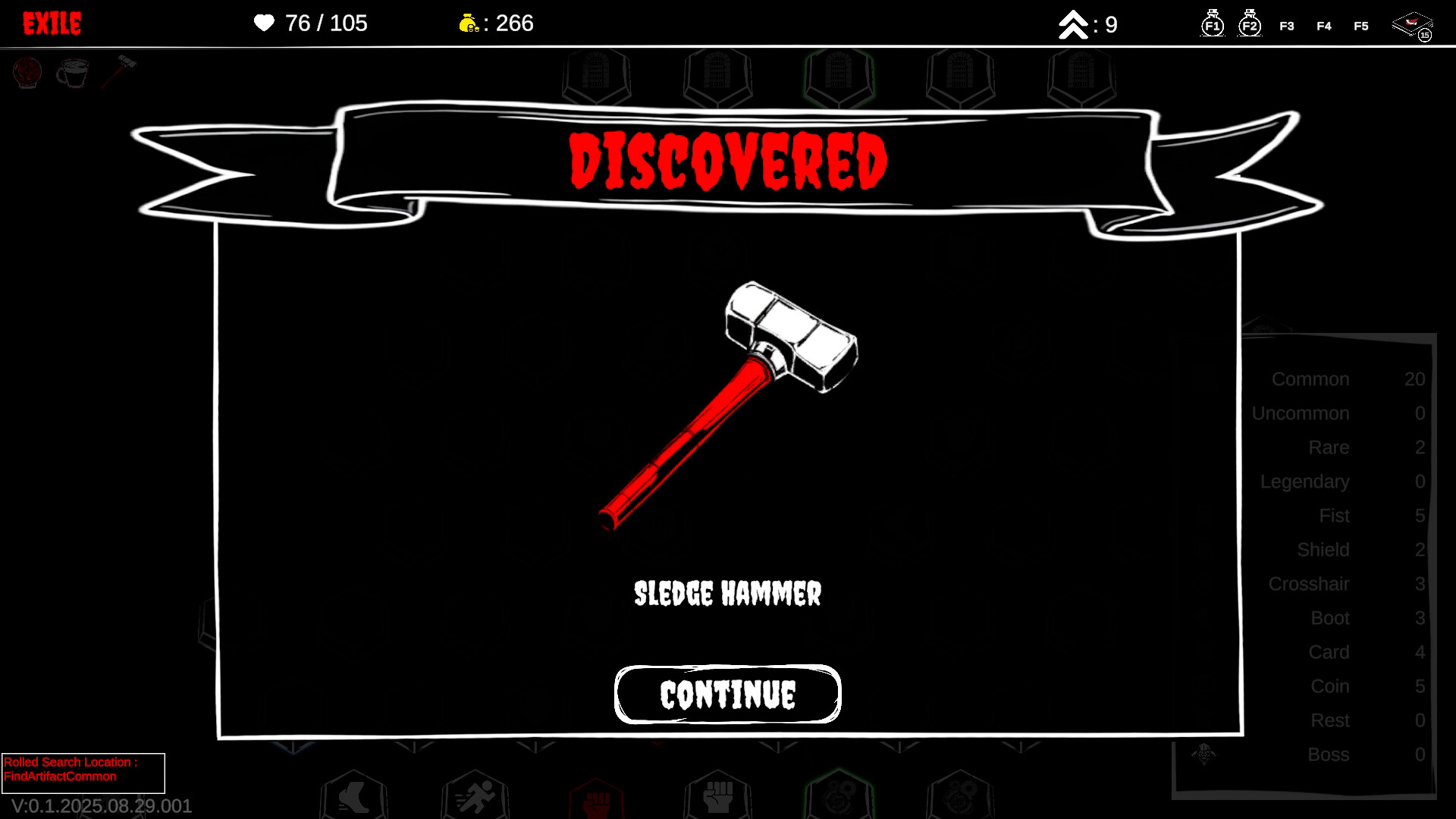Open the card deck showing 15 cards
This screenshot has height=819, width=1456.
coord(1412,24)
